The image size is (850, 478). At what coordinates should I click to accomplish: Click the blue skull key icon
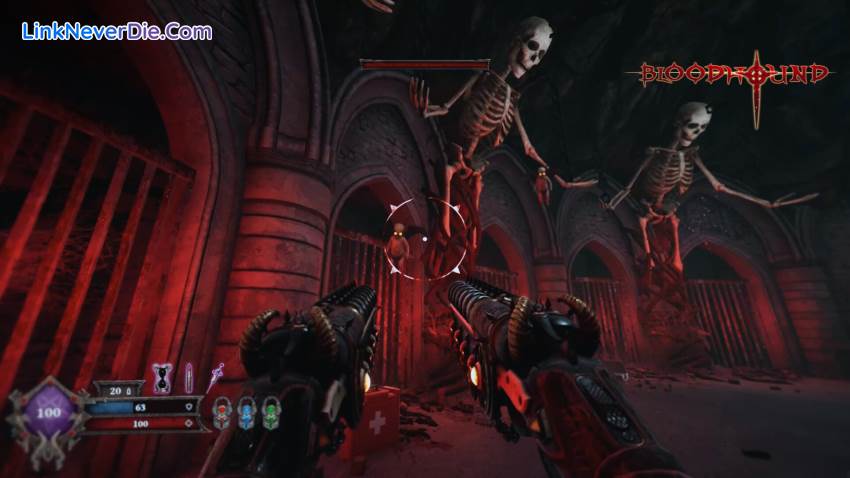click(x=245, y=413)
